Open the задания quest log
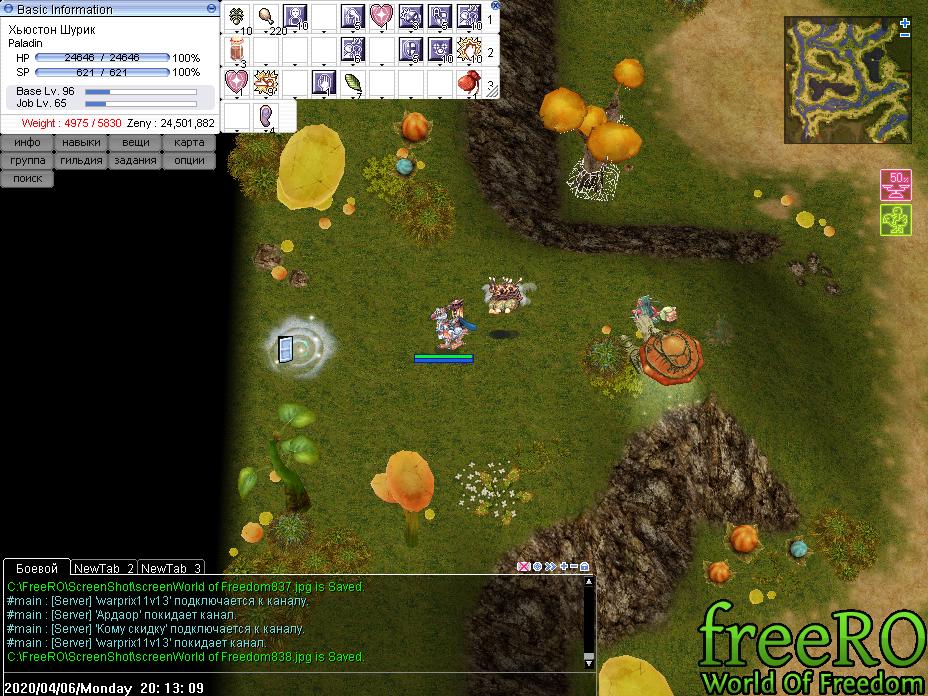This screenshot has width=928, height=696. click(x=136, y=161)
